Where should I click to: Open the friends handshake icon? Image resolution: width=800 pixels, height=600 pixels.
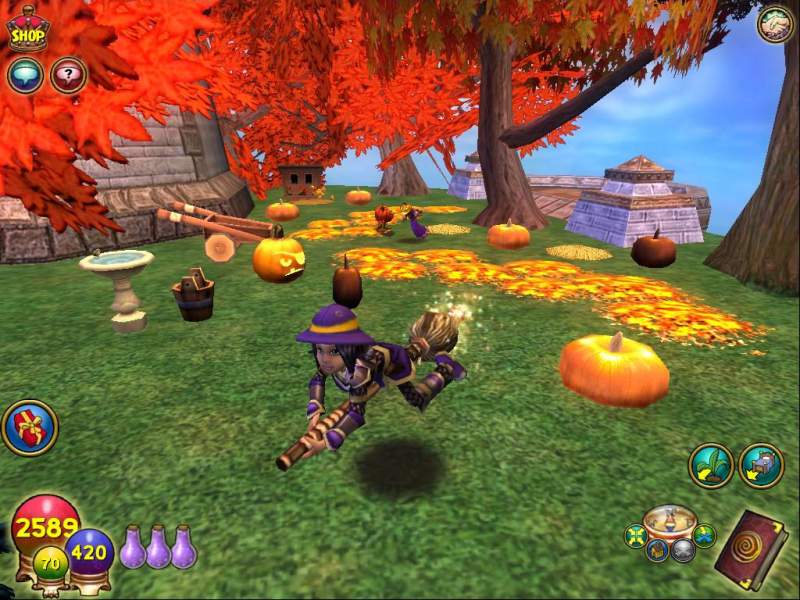(774, 24)
